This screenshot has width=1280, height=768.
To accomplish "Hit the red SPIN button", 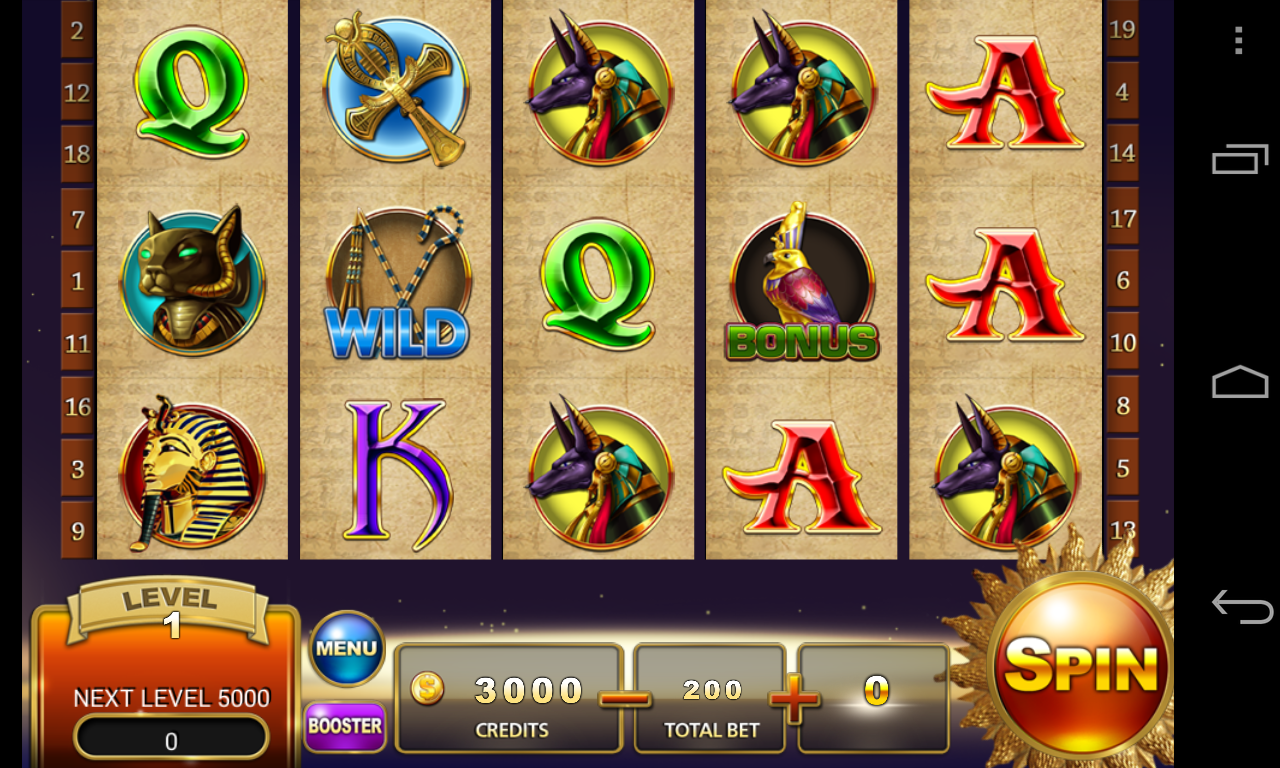I will pos(1081,666).
